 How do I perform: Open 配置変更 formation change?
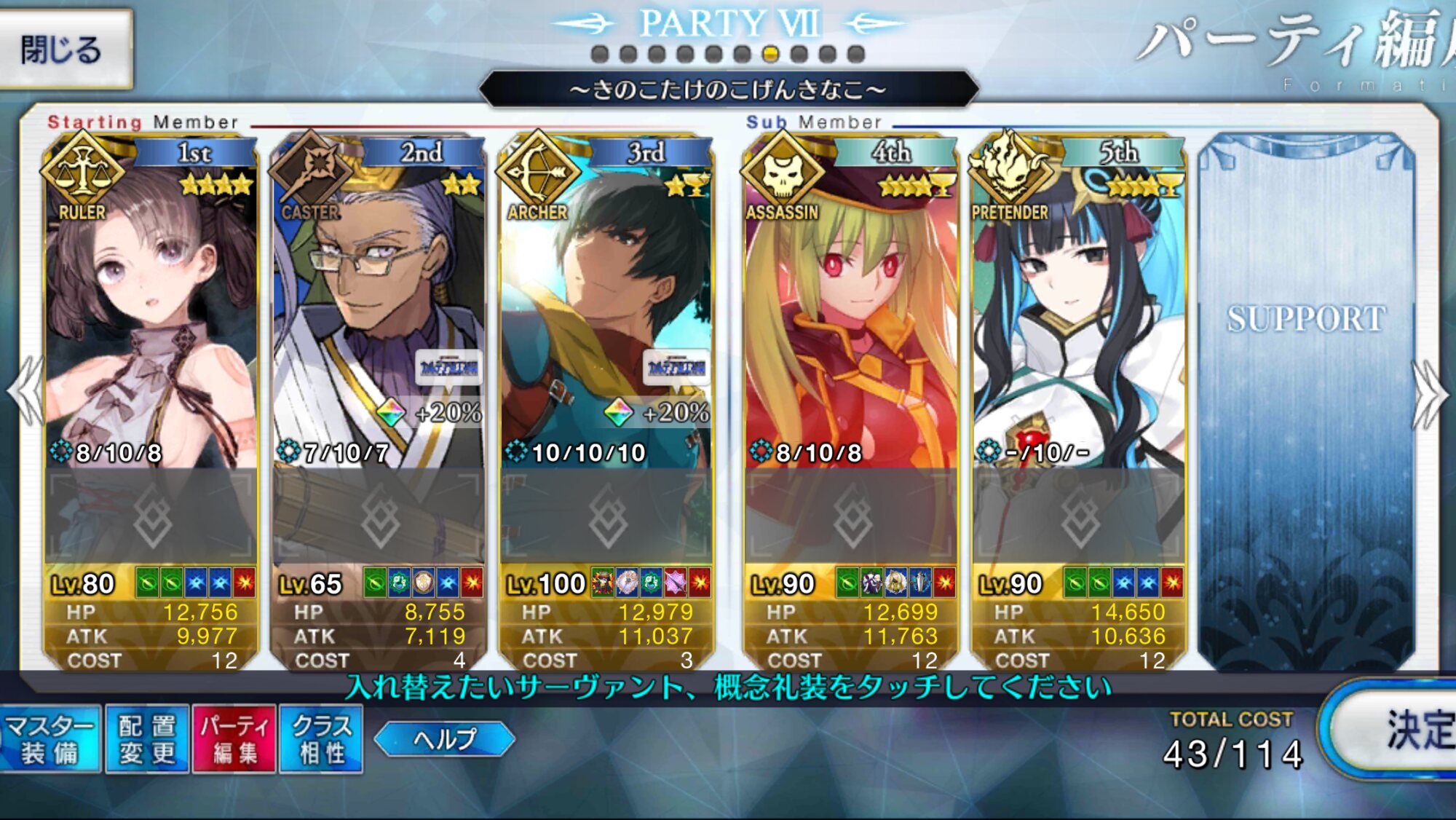tap(147, 739)
